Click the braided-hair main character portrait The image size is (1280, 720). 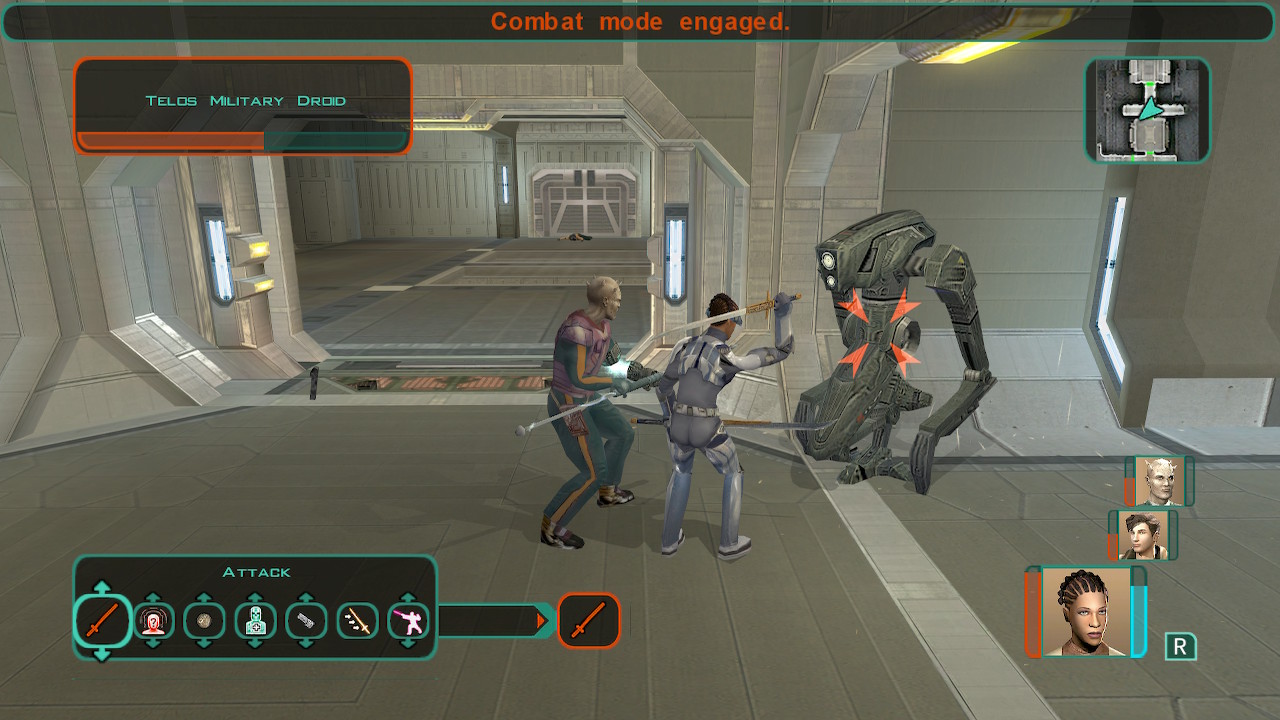1086,612
